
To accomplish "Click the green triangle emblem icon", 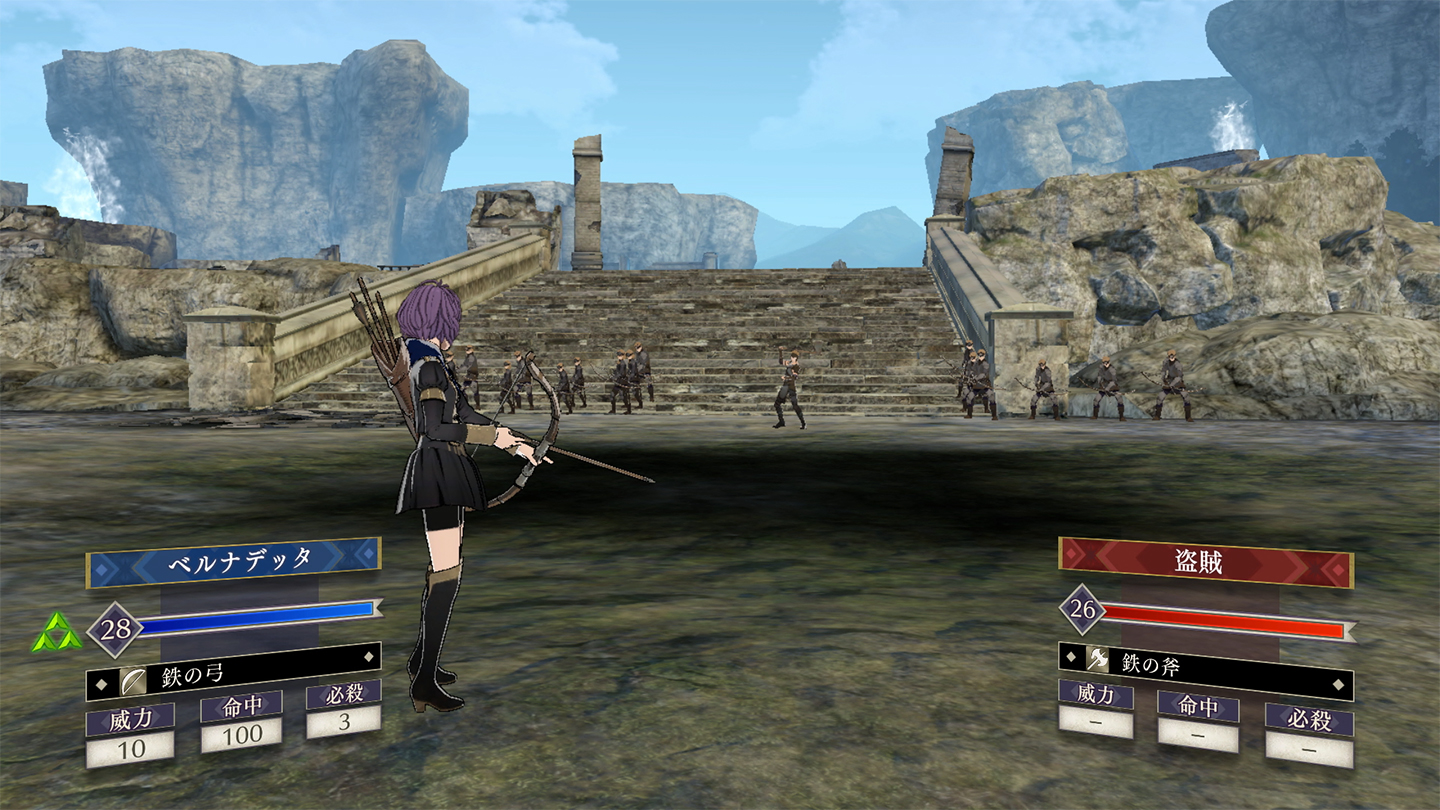I will [56, 634].
